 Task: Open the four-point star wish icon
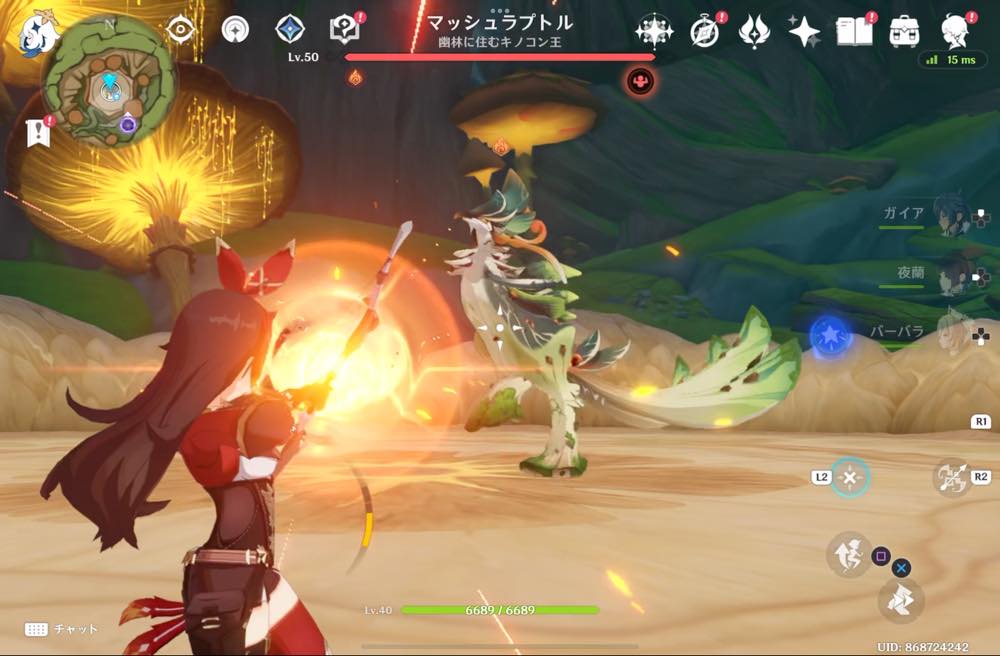(803, 32)
